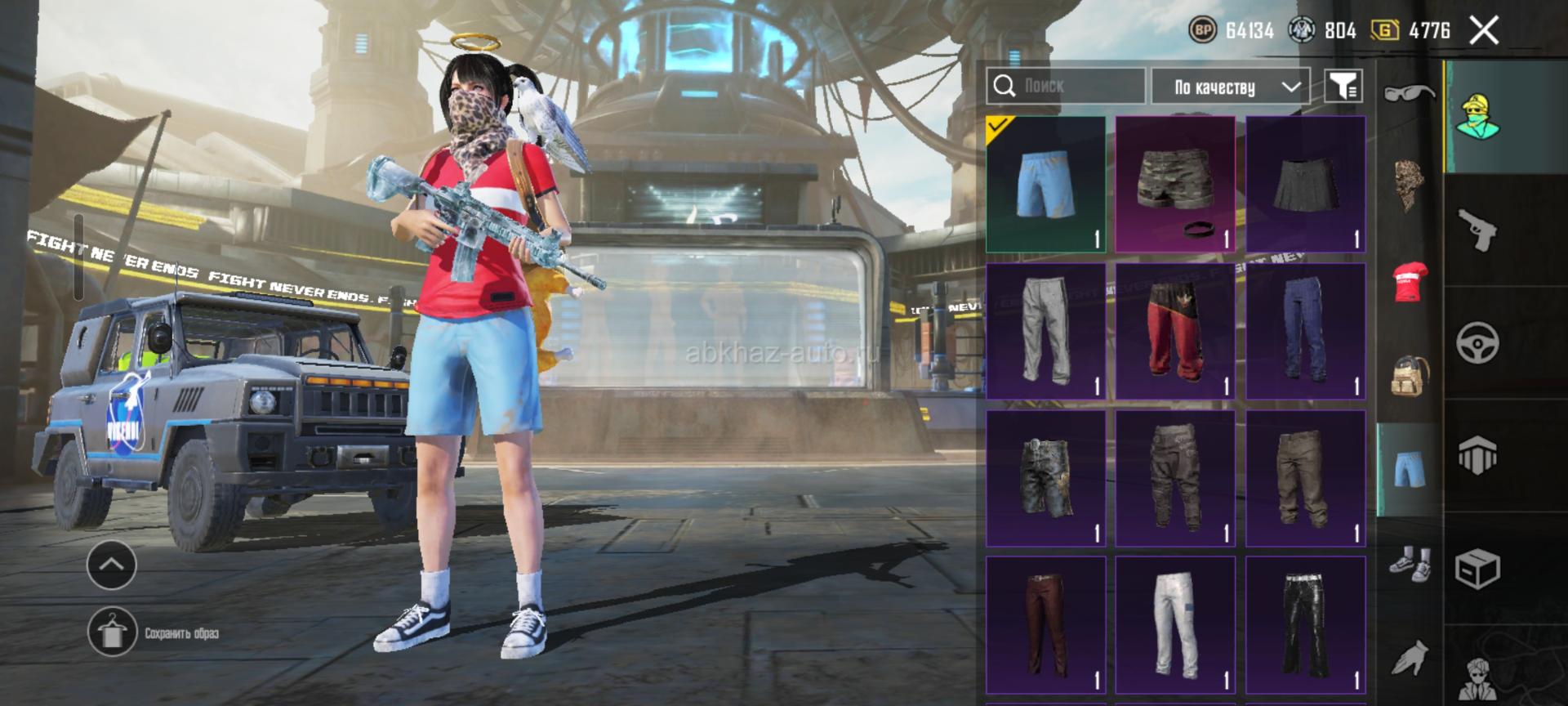The width and height of the screenshot is (1568, 706).
Task: Open the item filter button
Action: click(1343, 86)
